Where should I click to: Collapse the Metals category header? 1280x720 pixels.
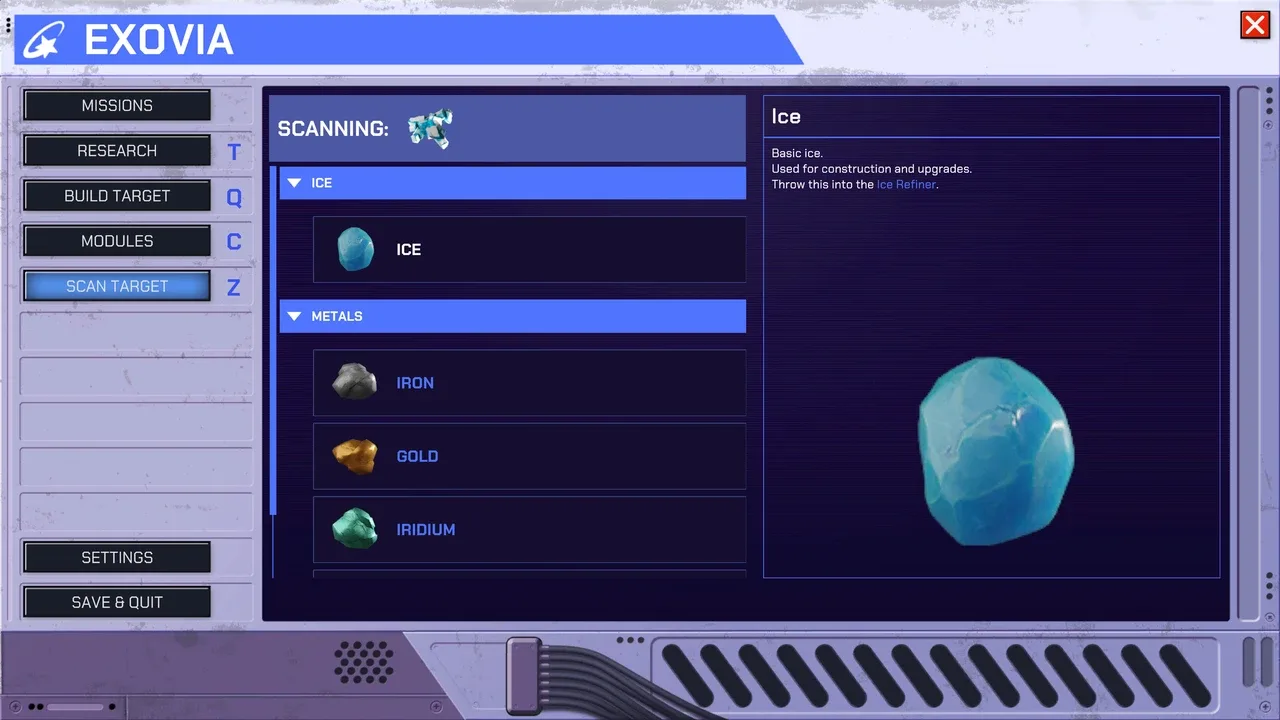(512, 316)
